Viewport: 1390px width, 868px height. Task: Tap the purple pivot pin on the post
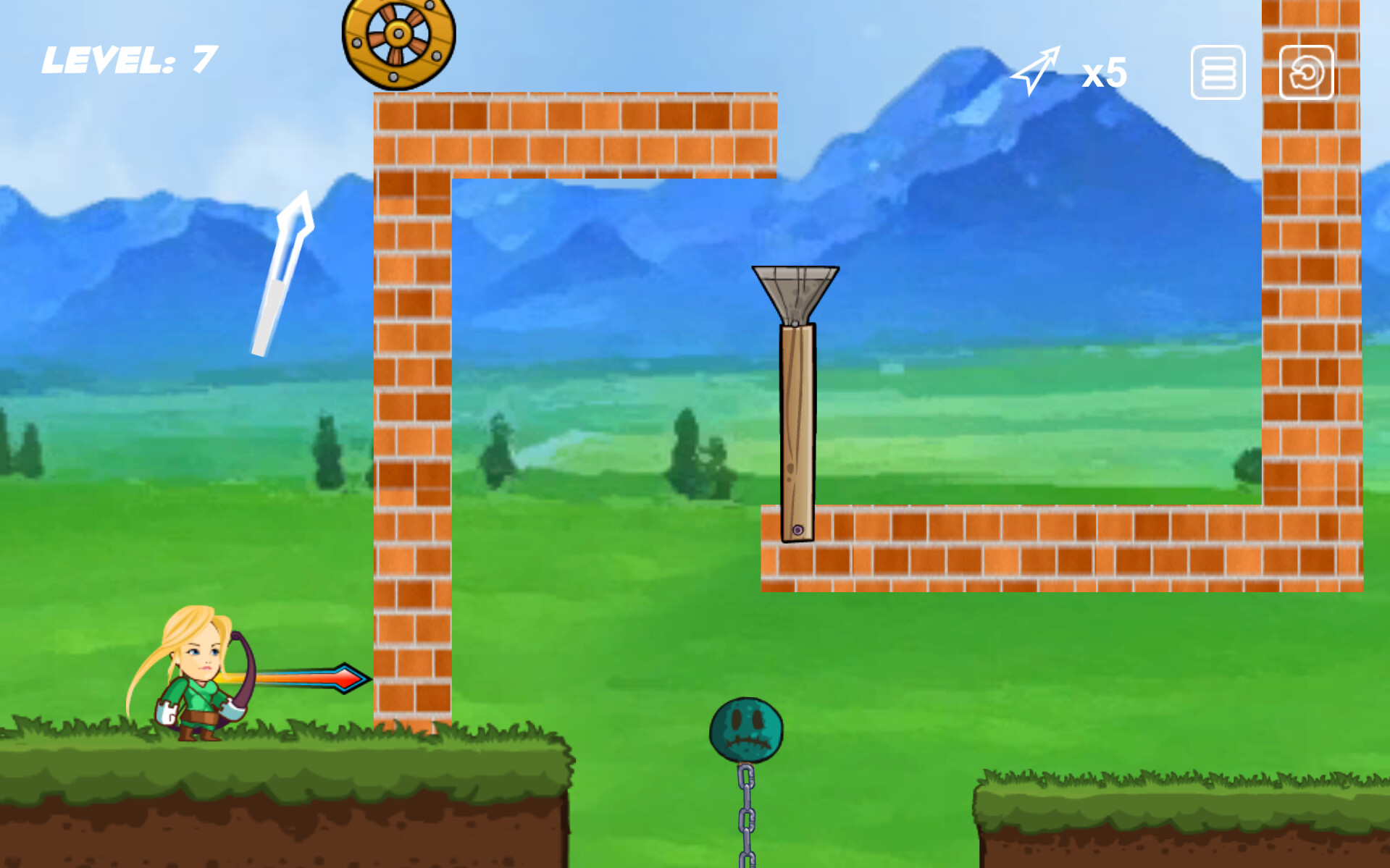point(798,530)
